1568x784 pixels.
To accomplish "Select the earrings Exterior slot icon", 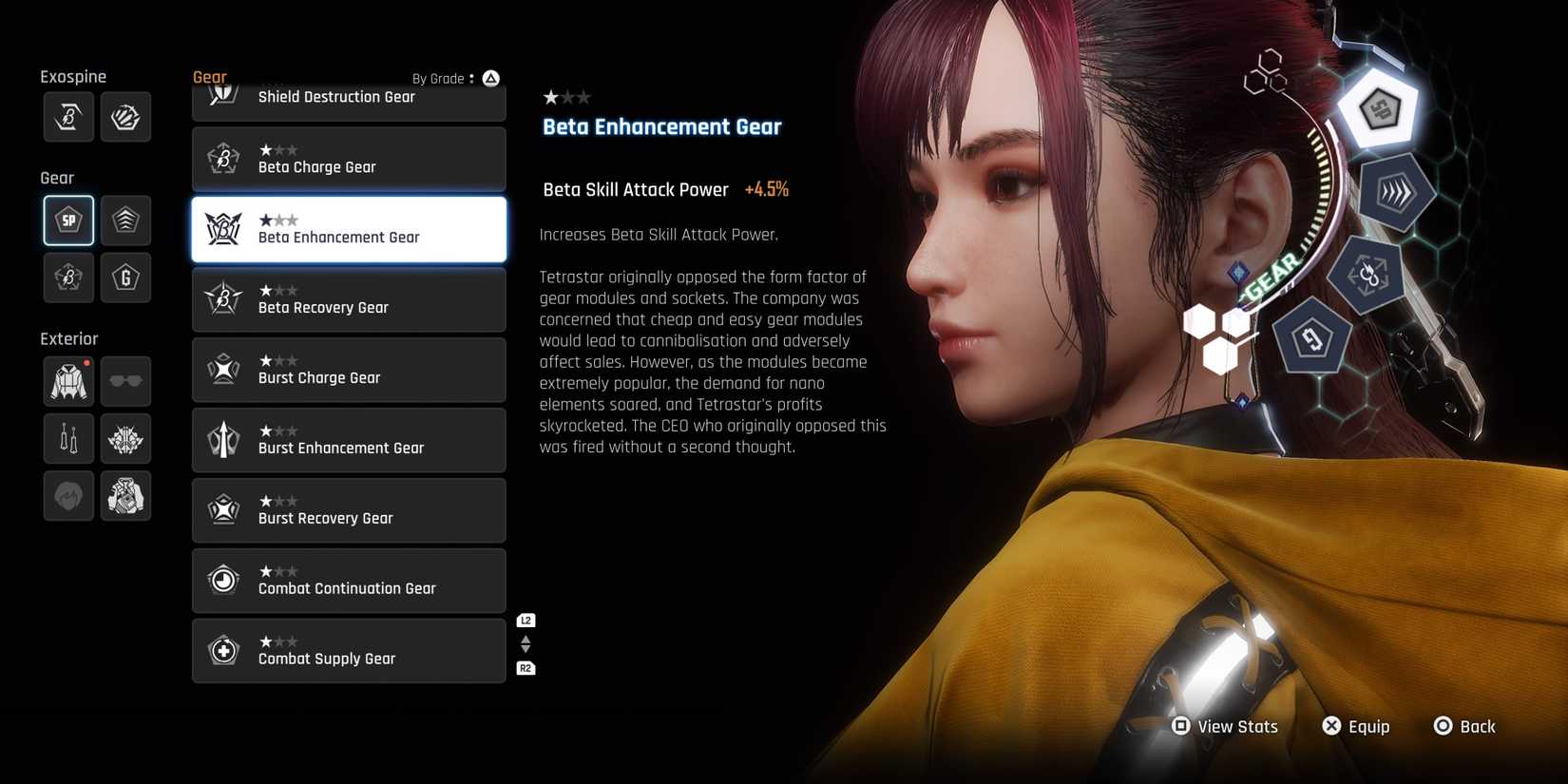I will (67, 438).
